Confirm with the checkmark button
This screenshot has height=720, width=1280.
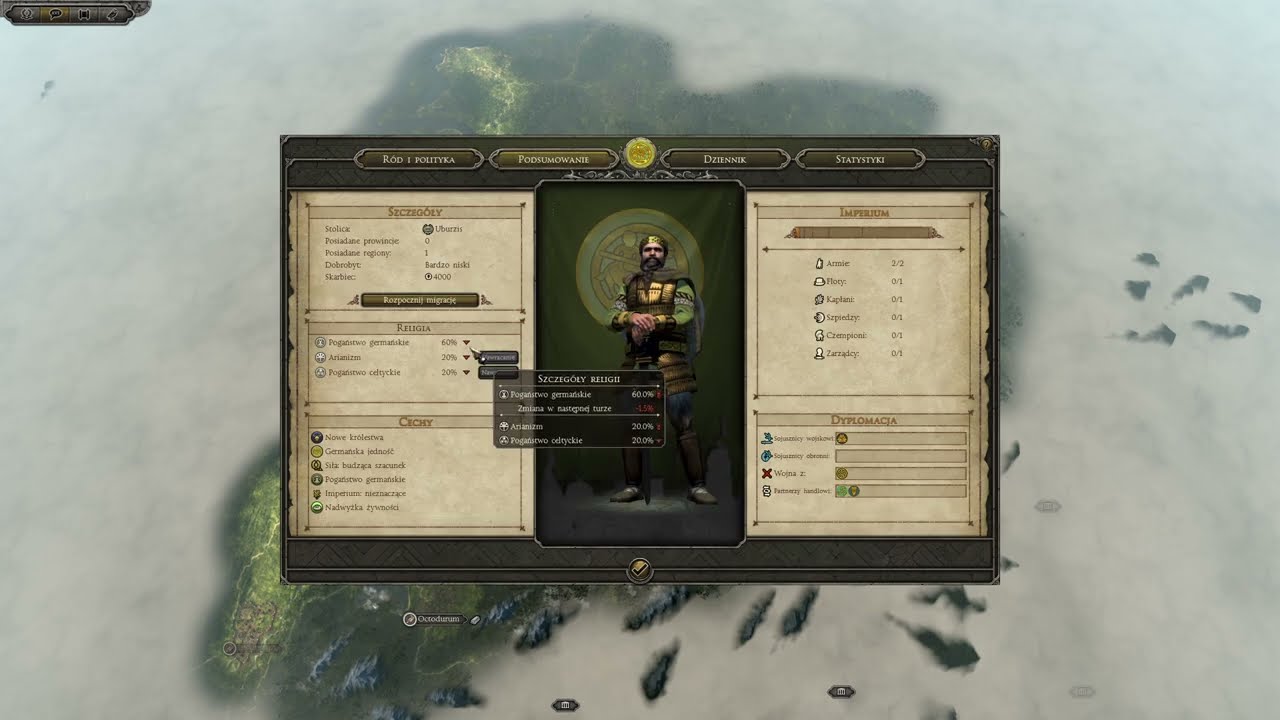click(x=640, y=570)
